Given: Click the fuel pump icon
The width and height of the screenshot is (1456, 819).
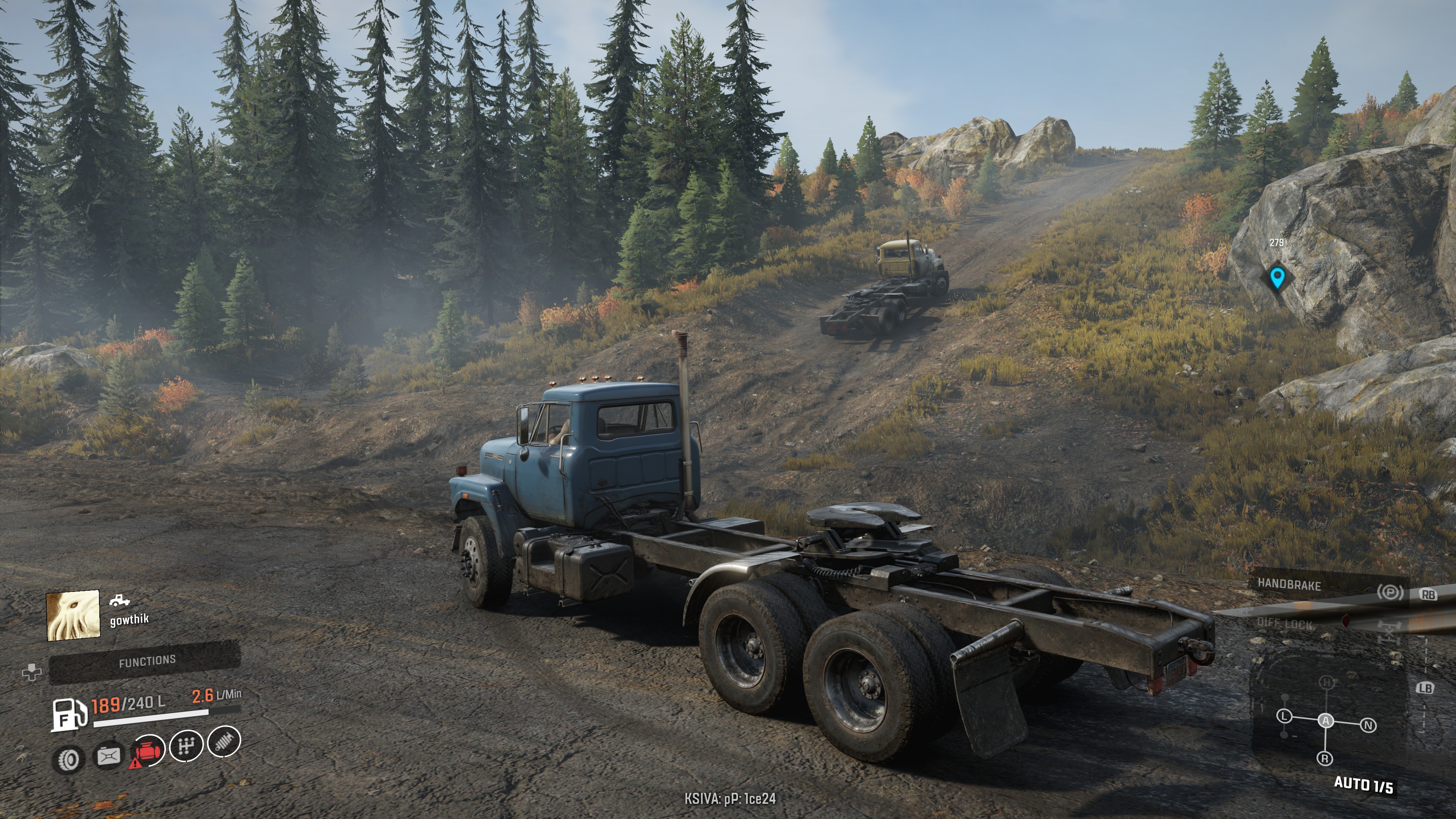Looking at the screenshot, I should pyautogui.click(x=69, y=714).
